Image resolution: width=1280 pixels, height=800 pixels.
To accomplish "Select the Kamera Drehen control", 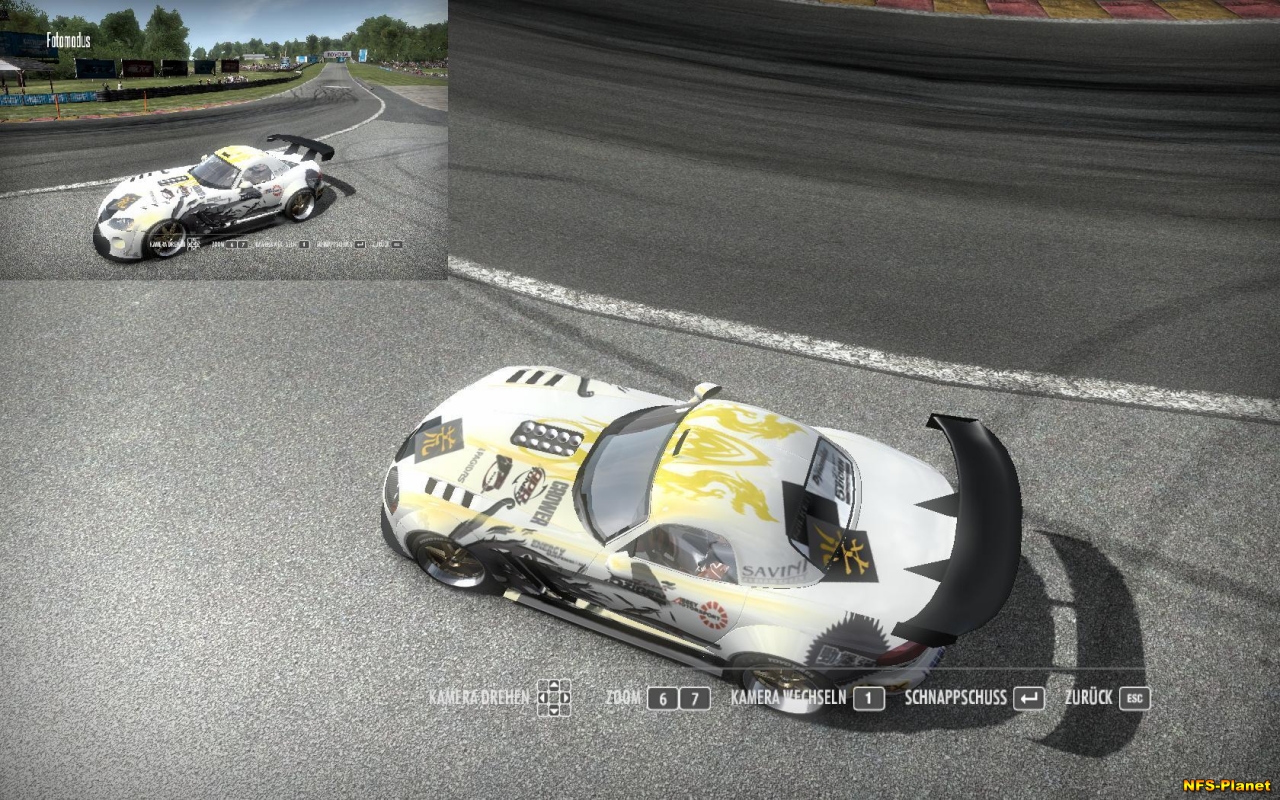I will coord(478,697).
